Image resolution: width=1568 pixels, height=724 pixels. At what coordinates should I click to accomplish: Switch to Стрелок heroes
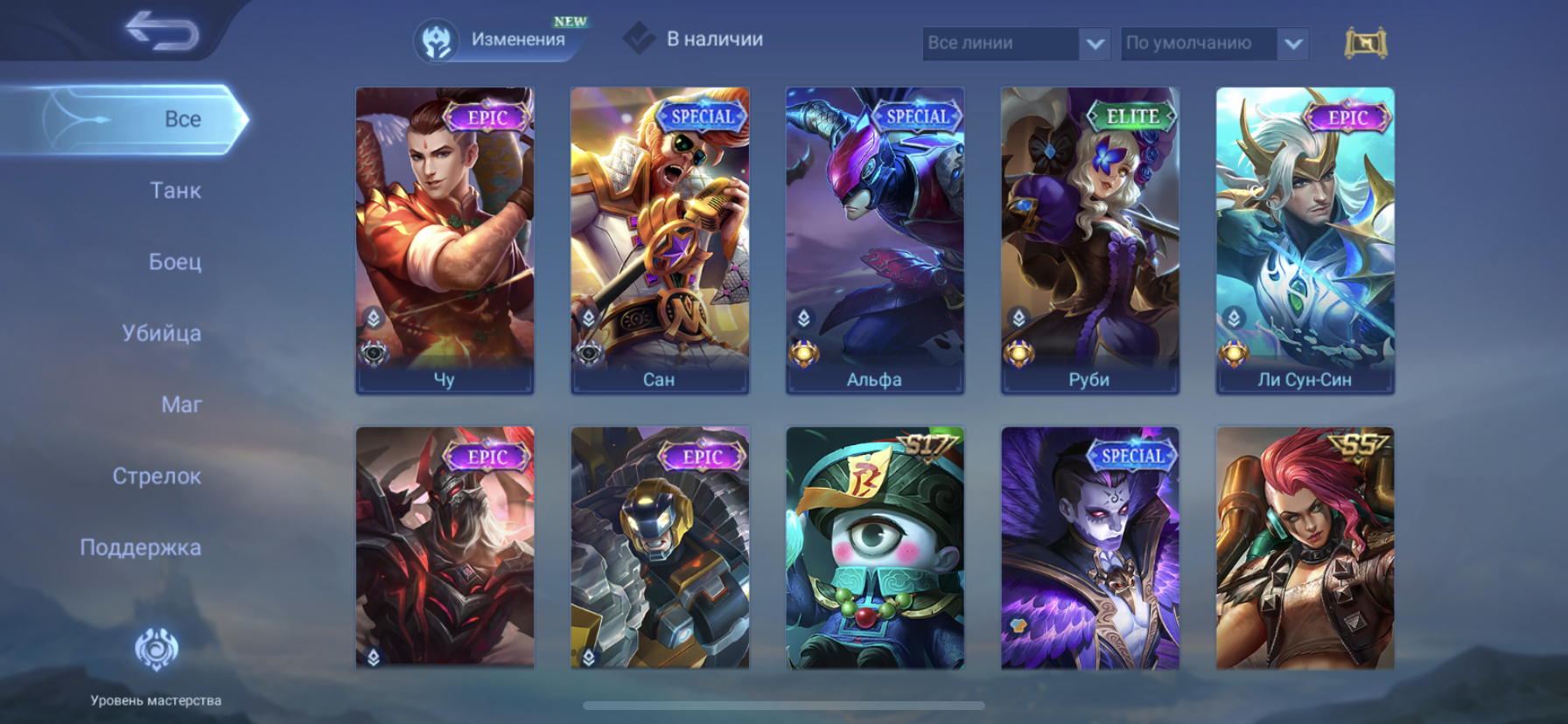tap(157, 477)
